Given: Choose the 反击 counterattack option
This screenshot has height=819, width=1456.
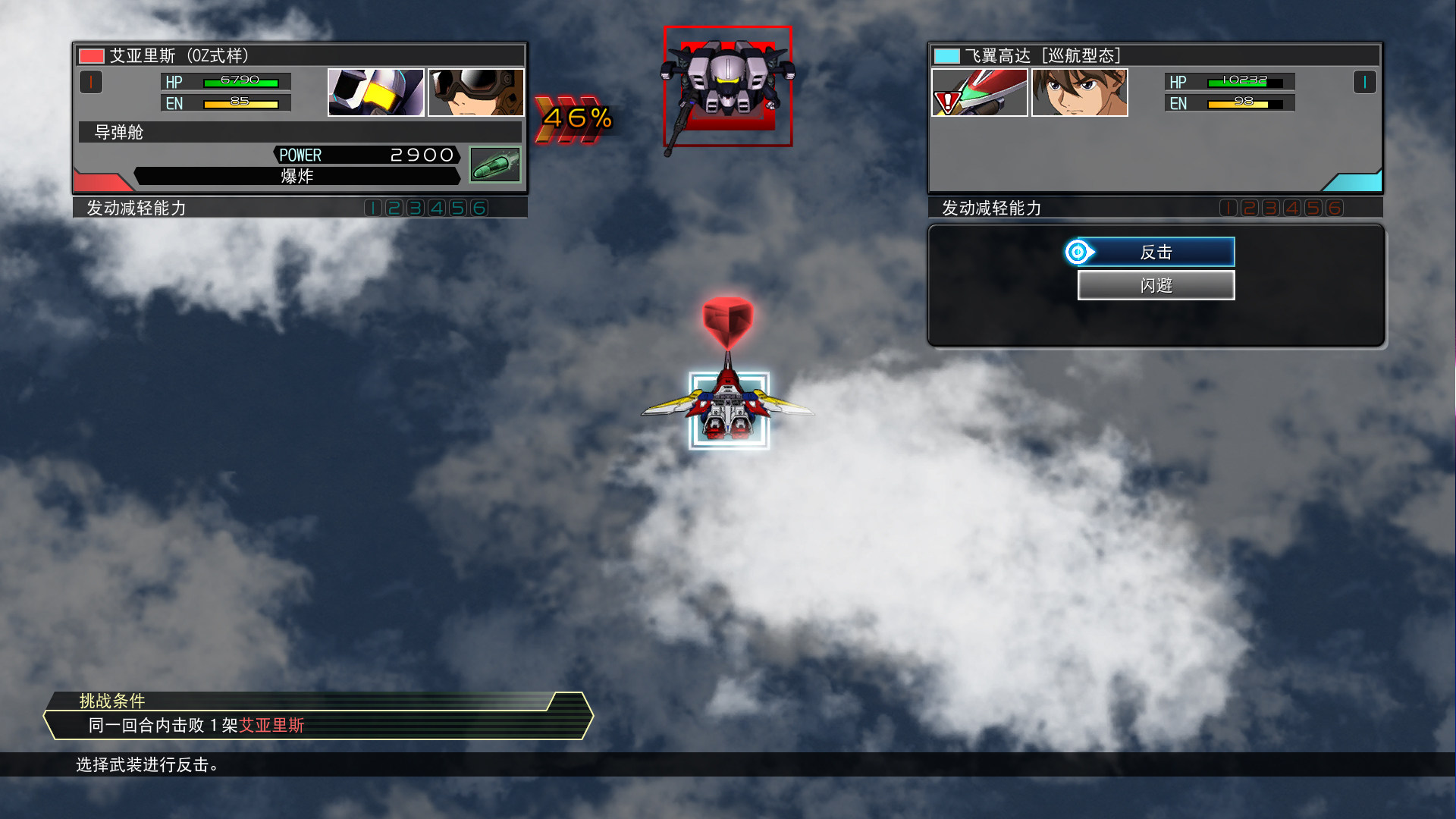Looking at the screenshot, I should point(1156,252).
